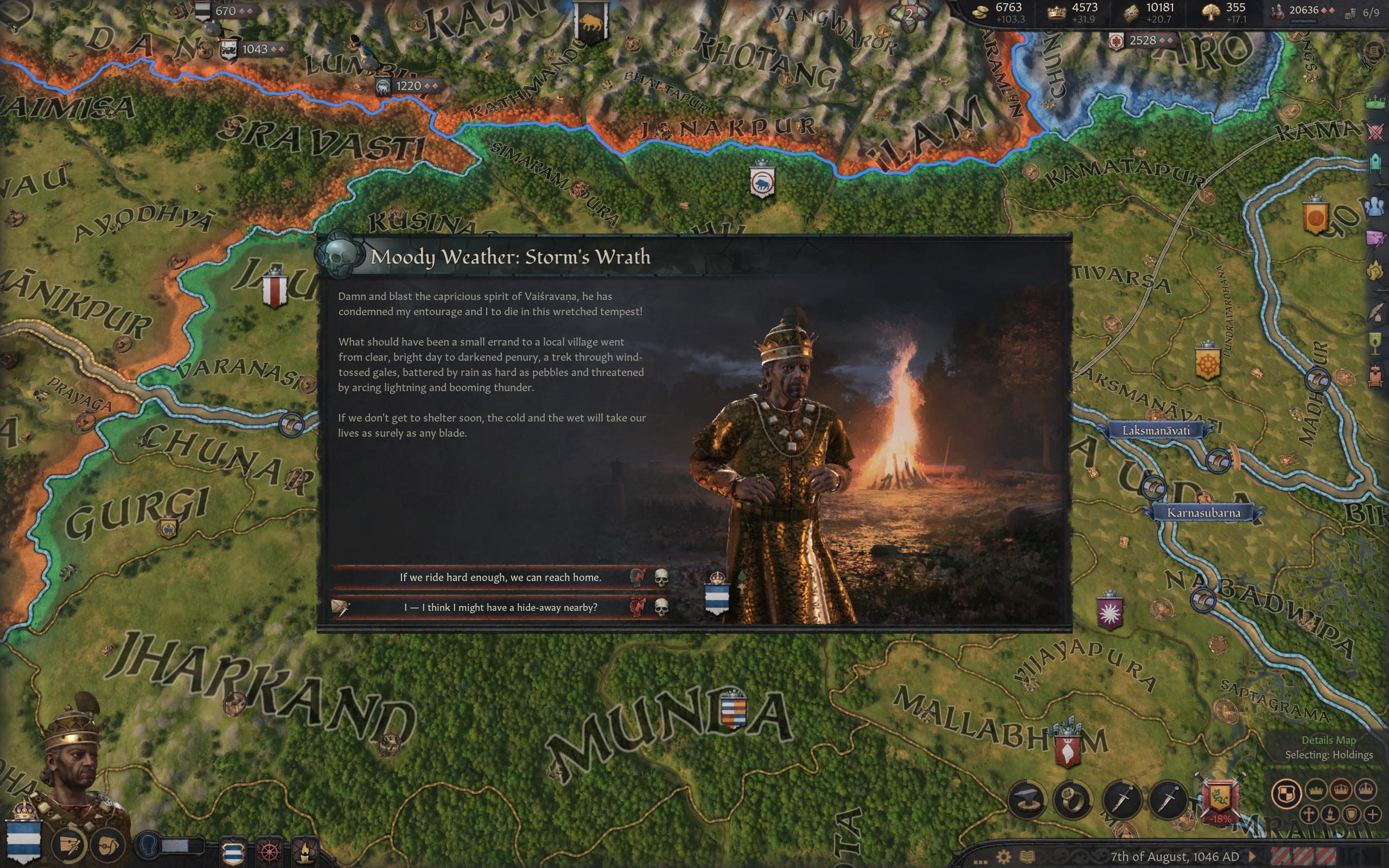
Task: Open the activities green goblet panel
Action: (x=1375, y=343)
